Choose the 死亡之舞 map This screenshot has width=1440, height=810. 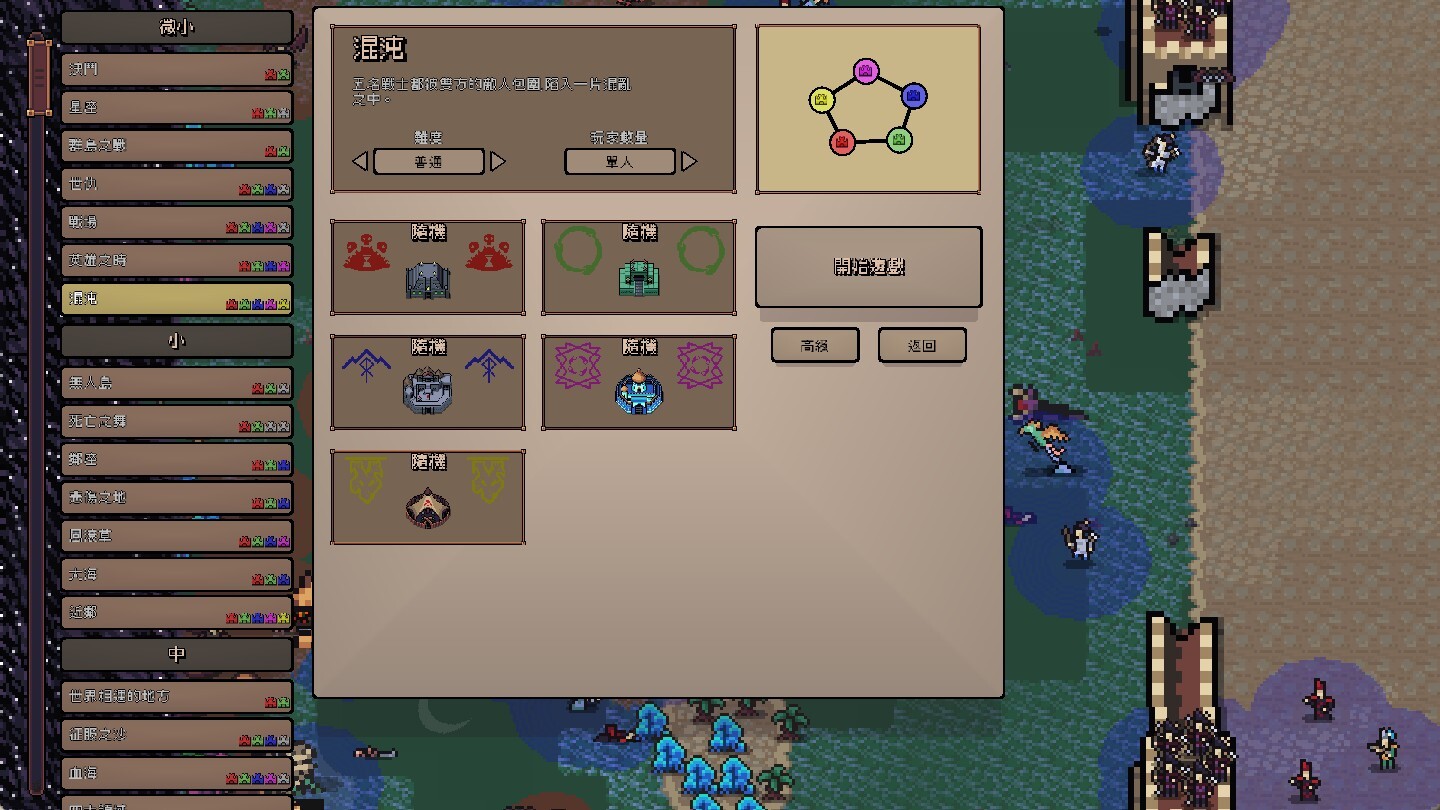pos(176,422)
